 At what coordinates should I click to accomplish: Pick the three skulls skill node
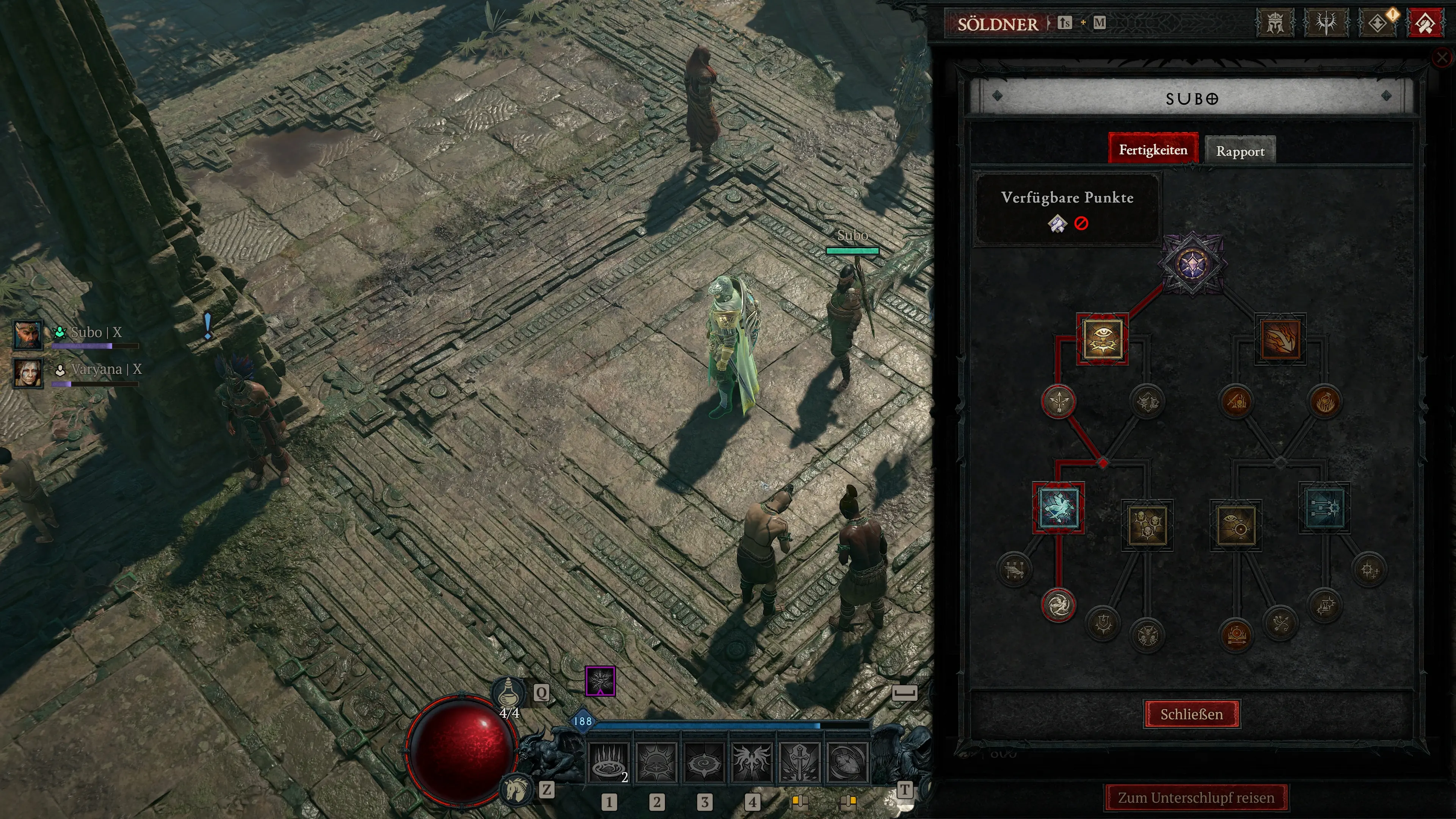point(1147,525)
